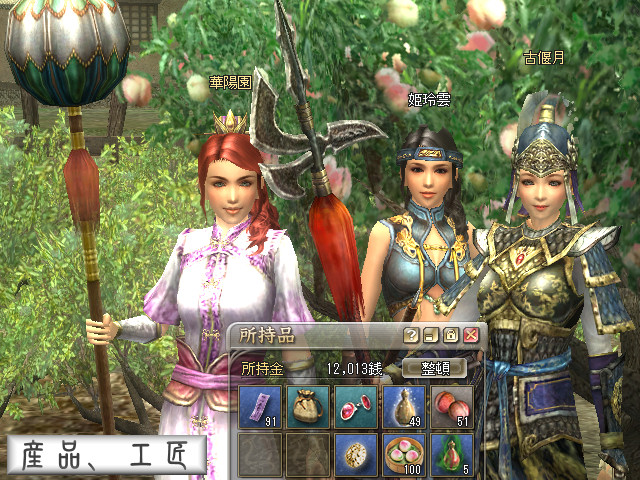The height and width of the screenshot is (480, 640).
Task: Choose the gourd bottle stack of 49
Action: coord(404,407)
